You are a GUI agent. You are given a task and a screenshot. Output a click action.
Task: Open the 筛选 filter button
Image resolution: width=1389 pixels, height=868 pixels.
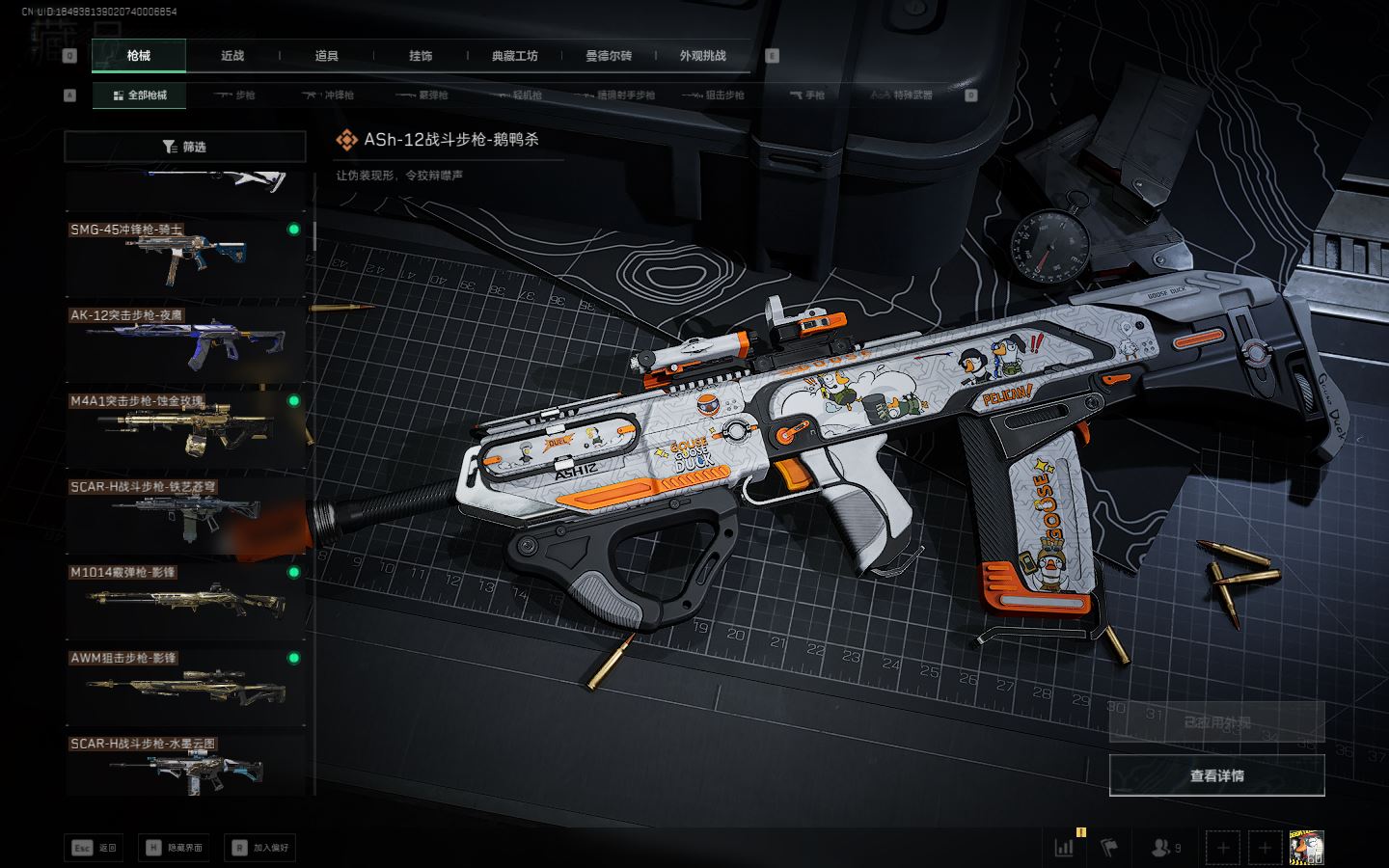click(x=185, y=147)
